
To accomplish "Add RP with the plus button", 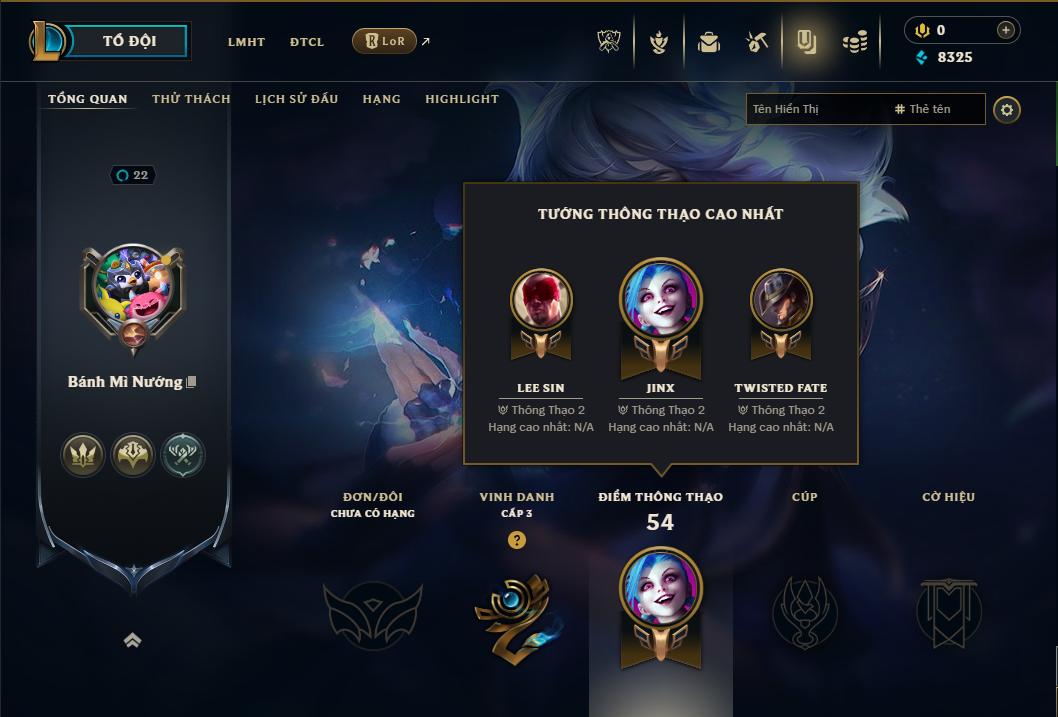I will tap(1006, 30).
